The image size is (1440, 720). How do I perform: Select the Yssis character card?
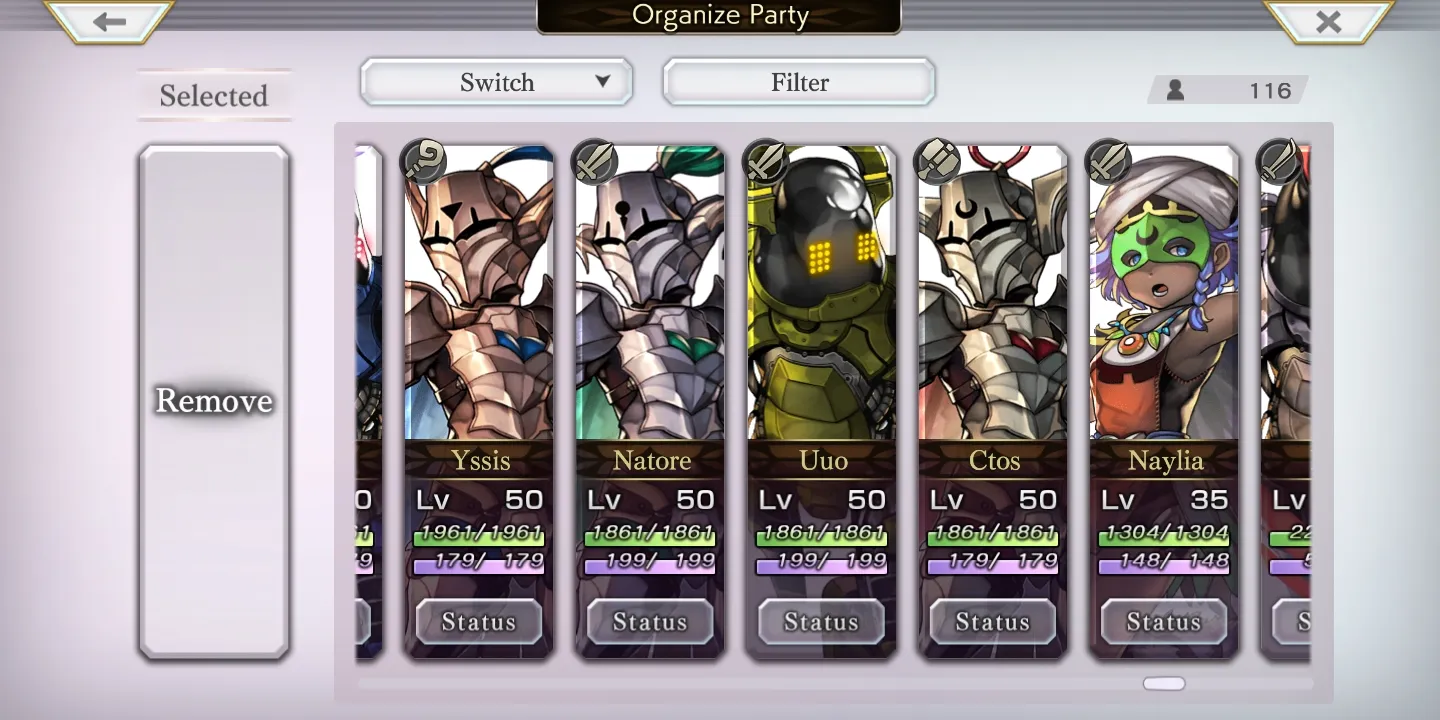(x=479, y=300)
